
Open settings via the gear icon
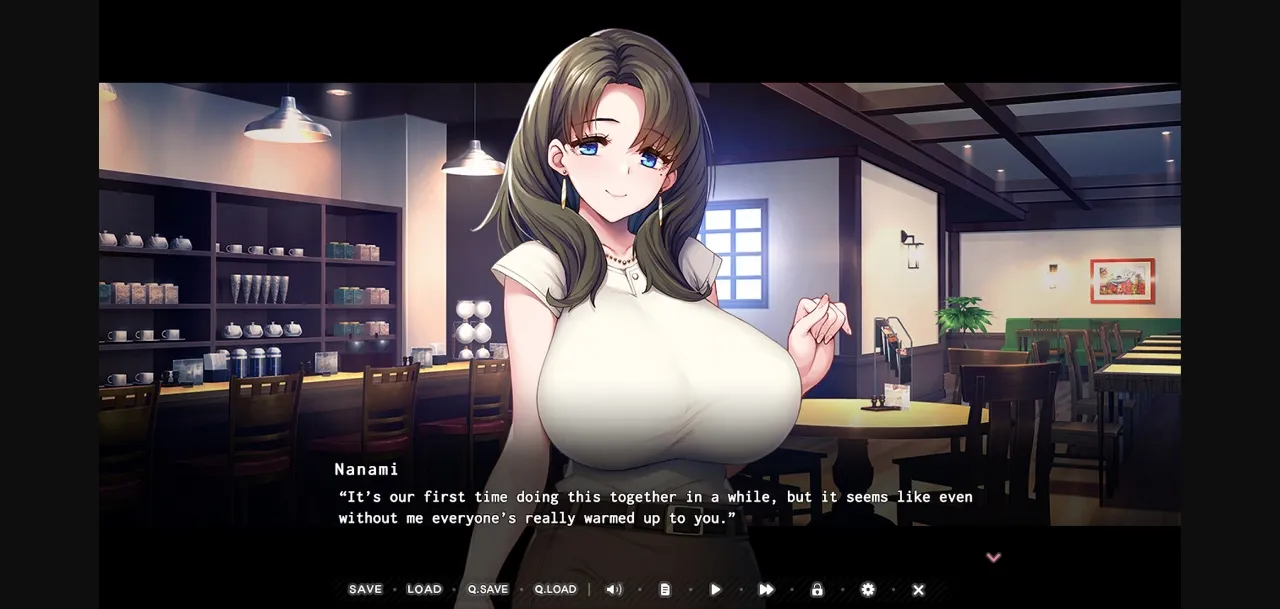868,589
